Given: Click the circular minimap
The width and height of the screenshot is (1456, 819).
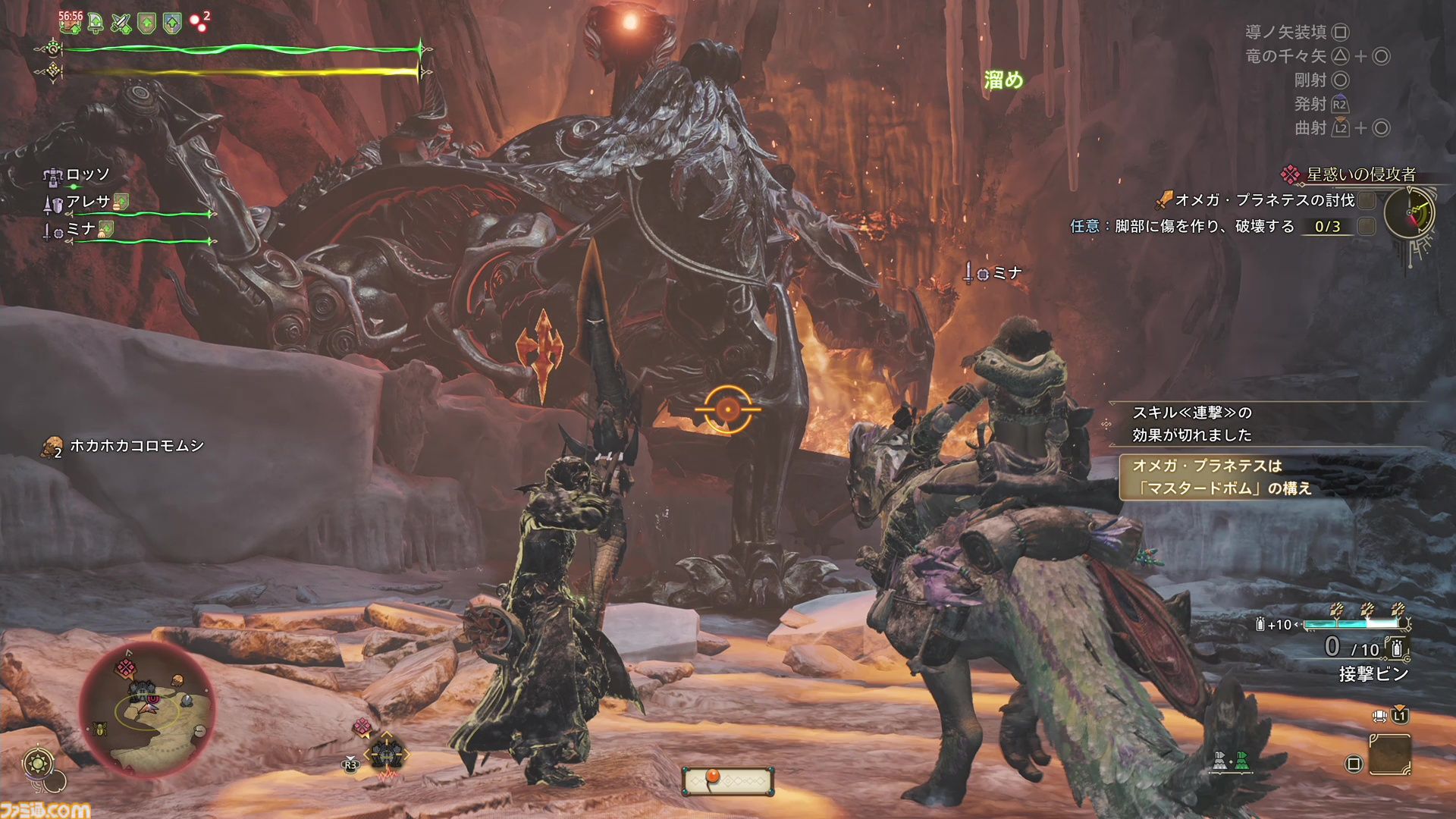Looking at the screenshot, I should pyautogui.click(x=147, y=711).
